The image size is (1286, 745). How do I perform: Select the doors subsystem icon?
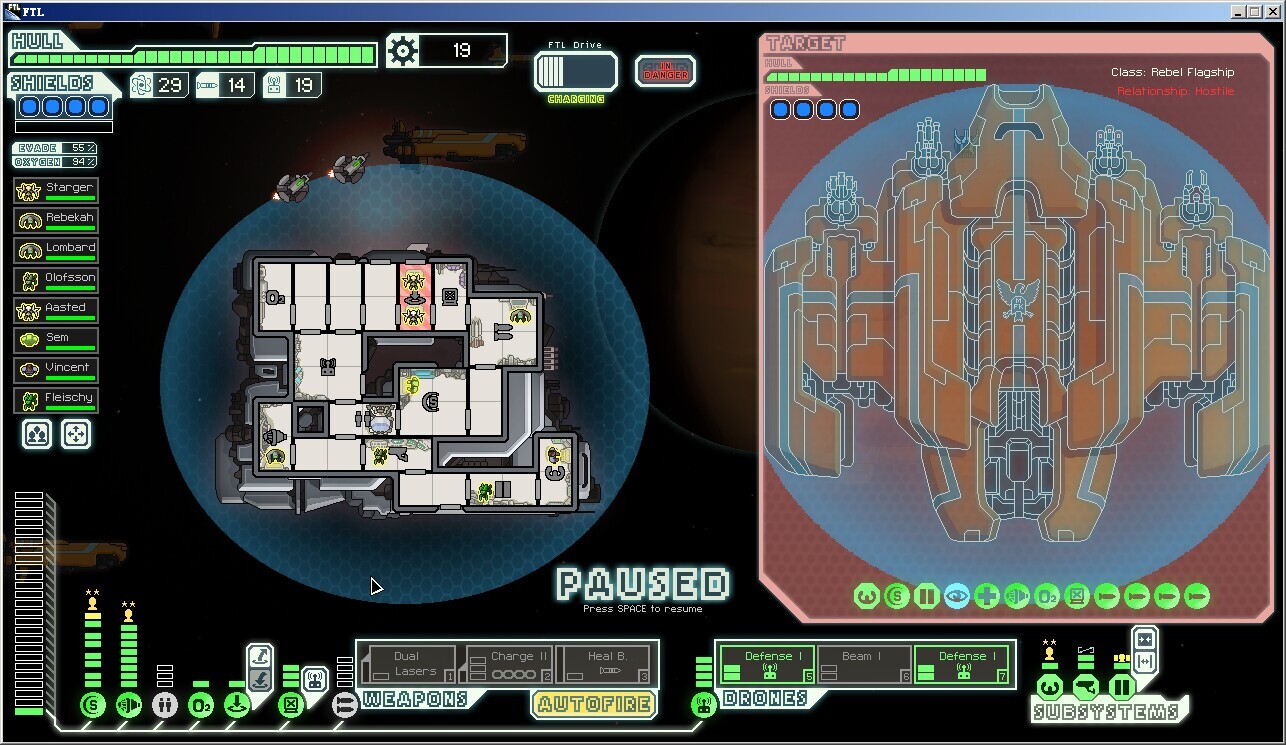[x=1121, y=687]
